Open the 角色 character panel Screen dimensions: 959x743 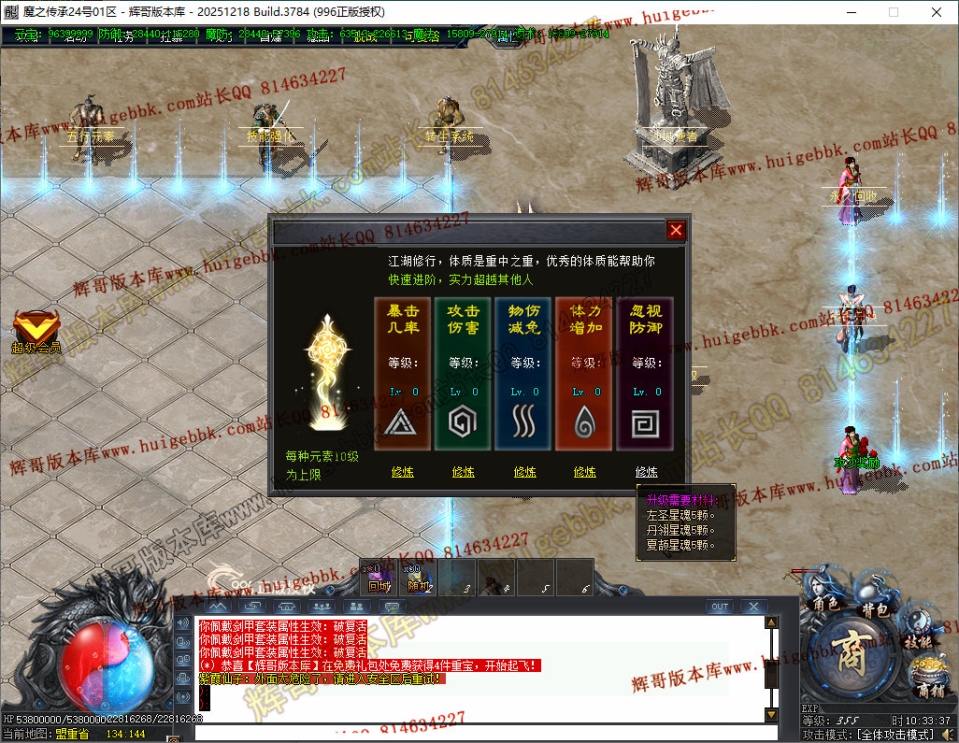[826, 605]
